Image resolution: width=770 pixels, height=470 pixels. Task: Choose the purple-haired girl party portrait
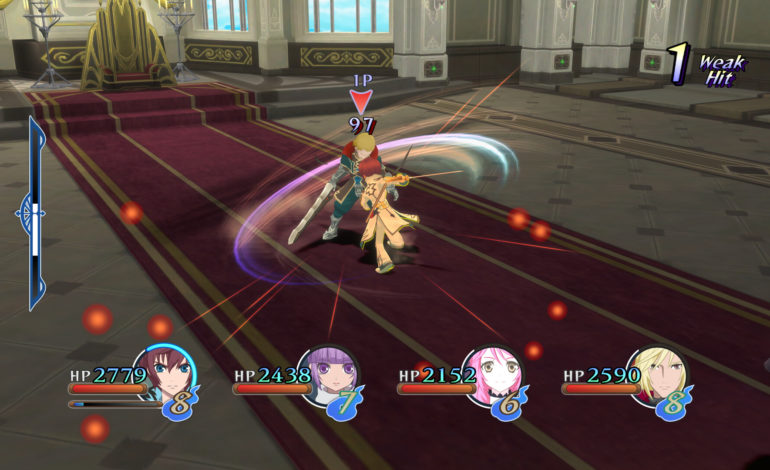[328, 374]
